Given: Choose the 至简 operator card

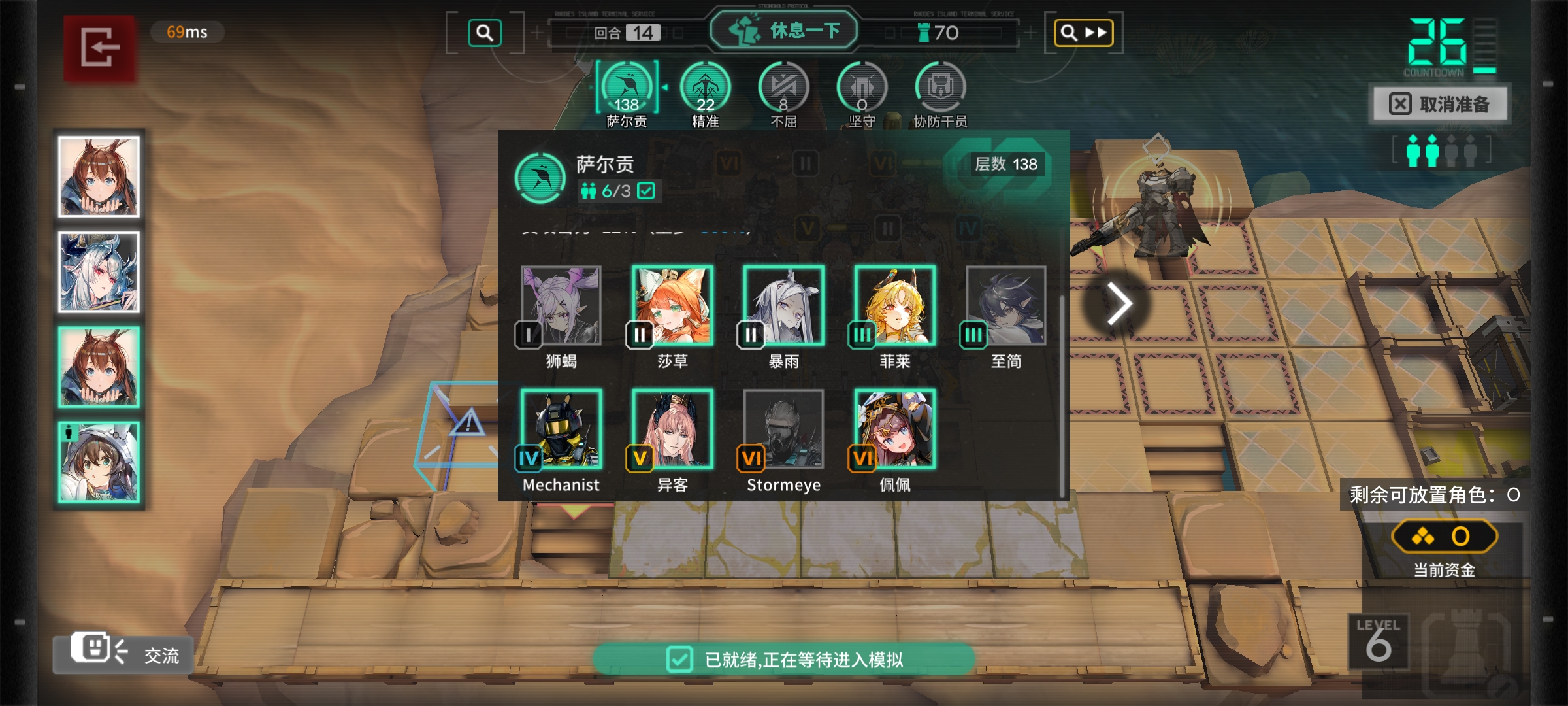Looking at the screenshot, I should pos(1005,305).
